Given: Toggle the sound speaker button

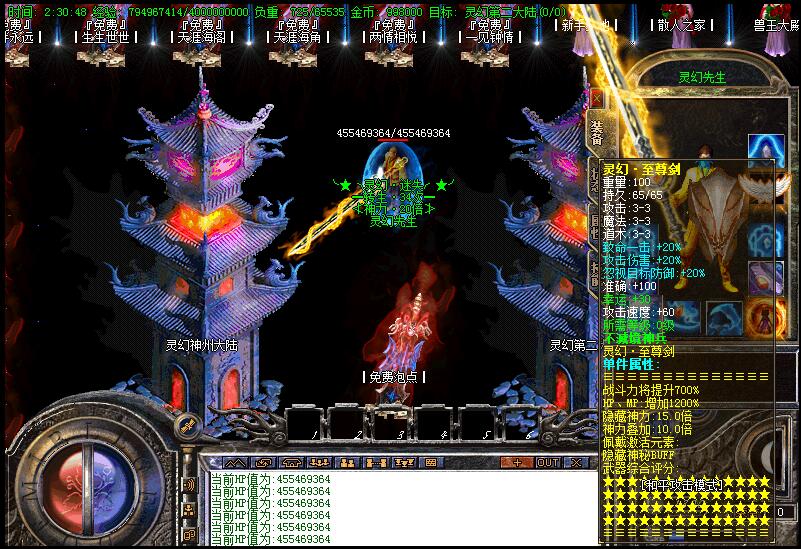Looking at the screenshot, I should tap(188, 485).
